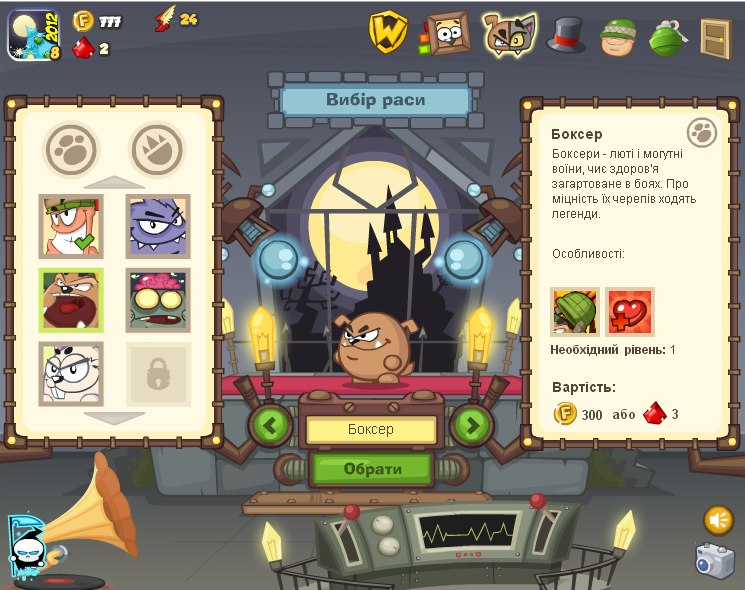Open the black top hat menu
The height and width of the screenshot is (590, 745).
click(x=566, y=35)
